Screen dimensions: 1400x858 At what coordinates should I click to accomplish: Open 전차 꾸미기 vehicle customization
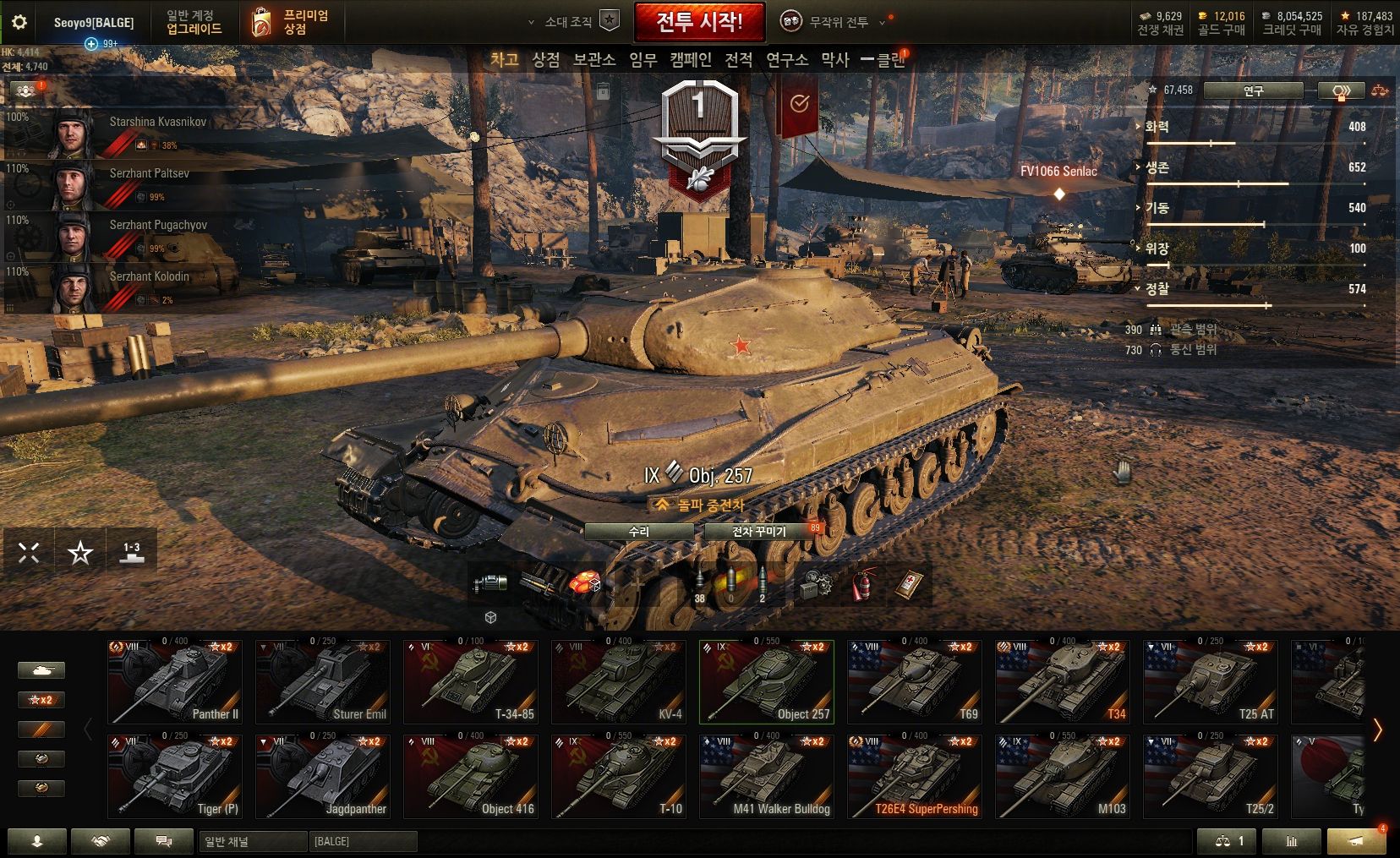pos(759,532)
